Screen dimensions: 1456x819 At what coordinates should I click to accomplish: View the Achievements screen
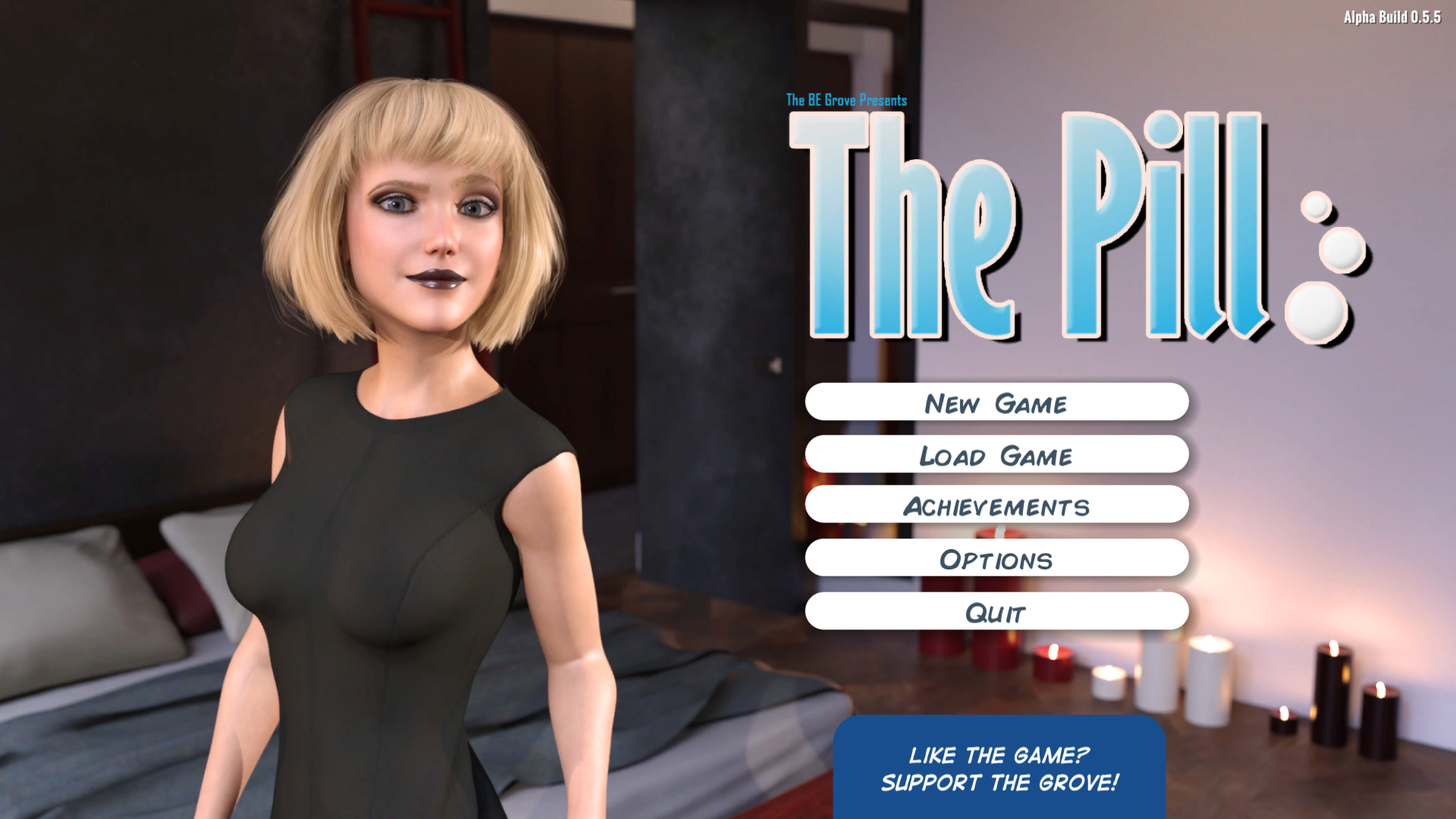tap(996, 506)
